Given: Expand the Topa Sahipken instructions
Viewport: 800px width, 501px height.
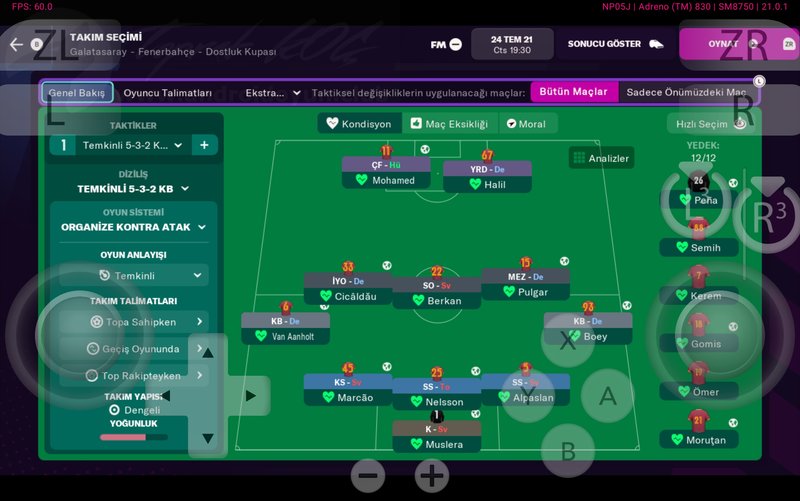Looking at the screenshot, I should [133, 322].
